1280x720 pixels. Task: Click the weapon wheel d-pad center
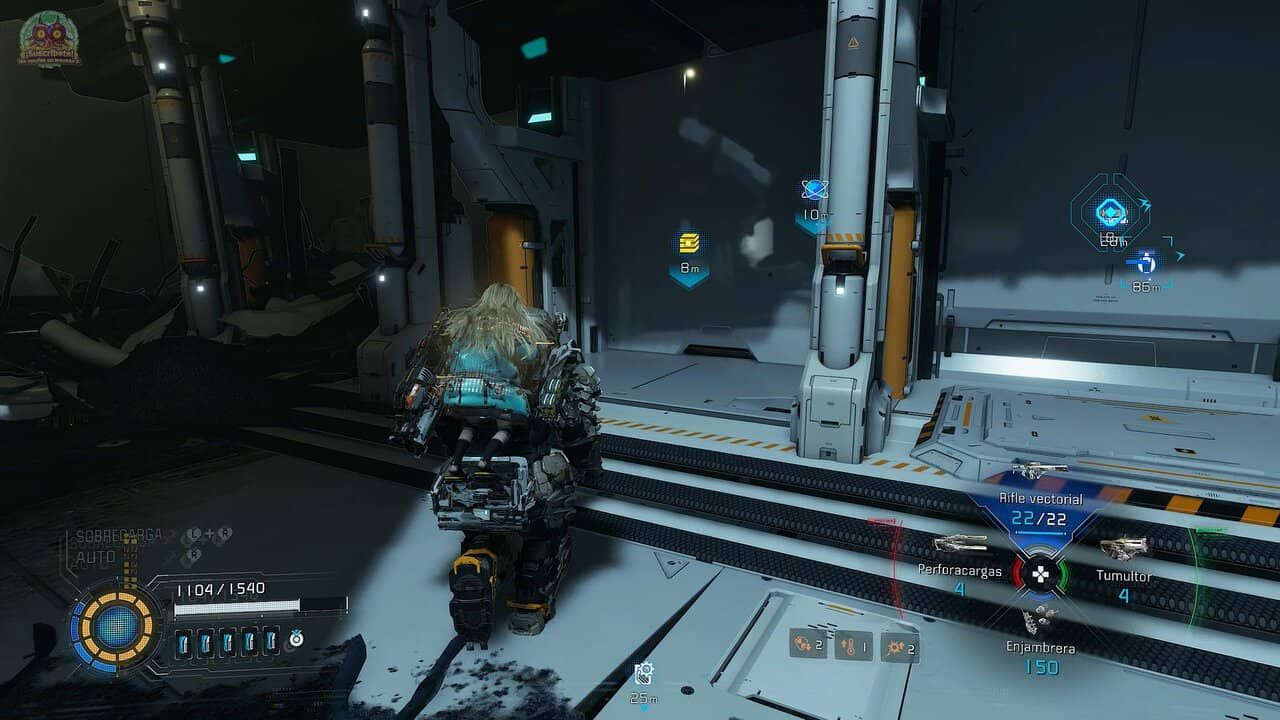[x=1041, y=574]
